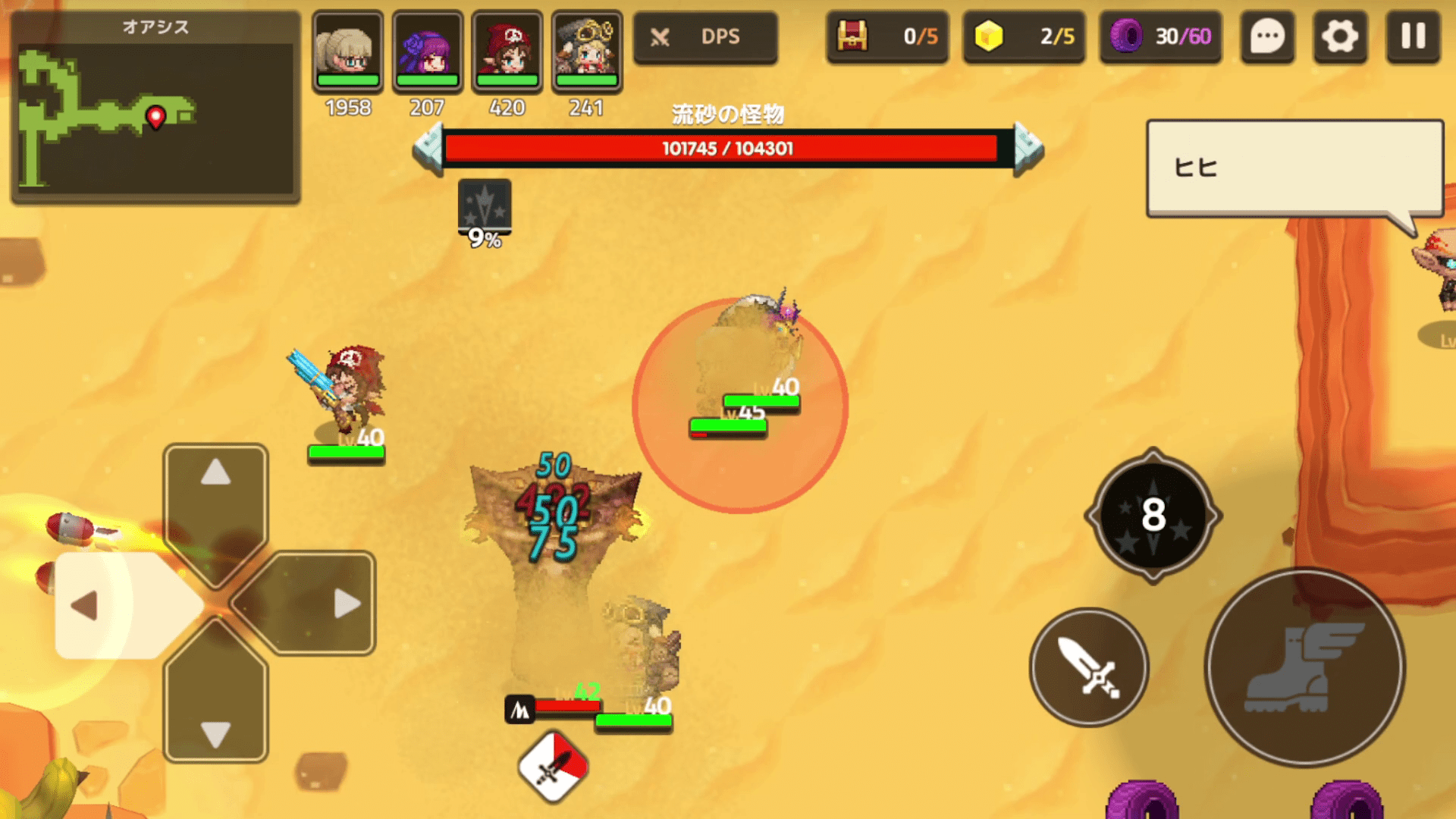1456x819 pixels.
Task: Tap the red-white sword diamond icon
Action: coord(553,766)
